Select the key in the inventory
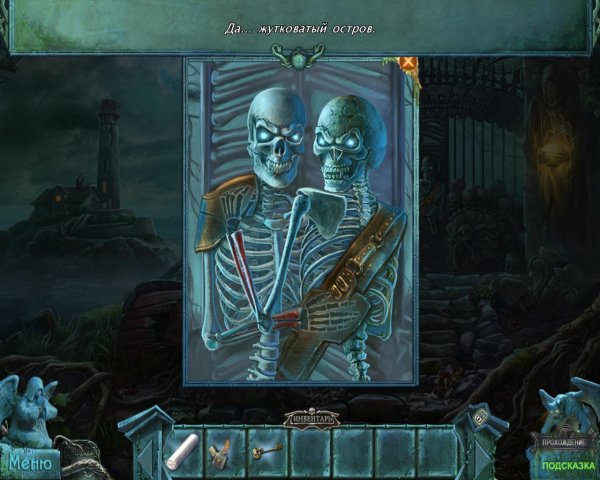 pos(266,448)
